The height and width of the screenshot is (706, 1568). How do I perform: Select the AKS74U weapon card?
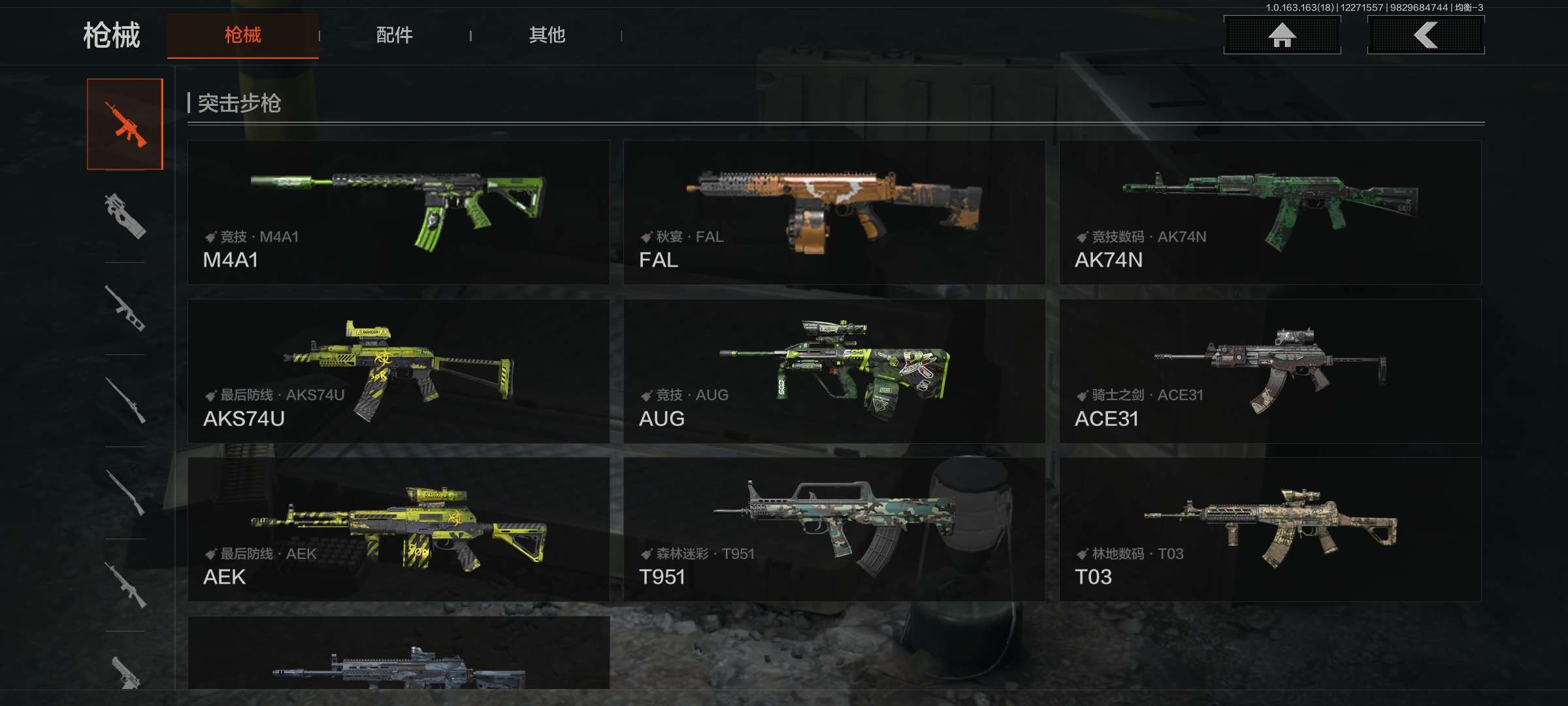(399, 371)
